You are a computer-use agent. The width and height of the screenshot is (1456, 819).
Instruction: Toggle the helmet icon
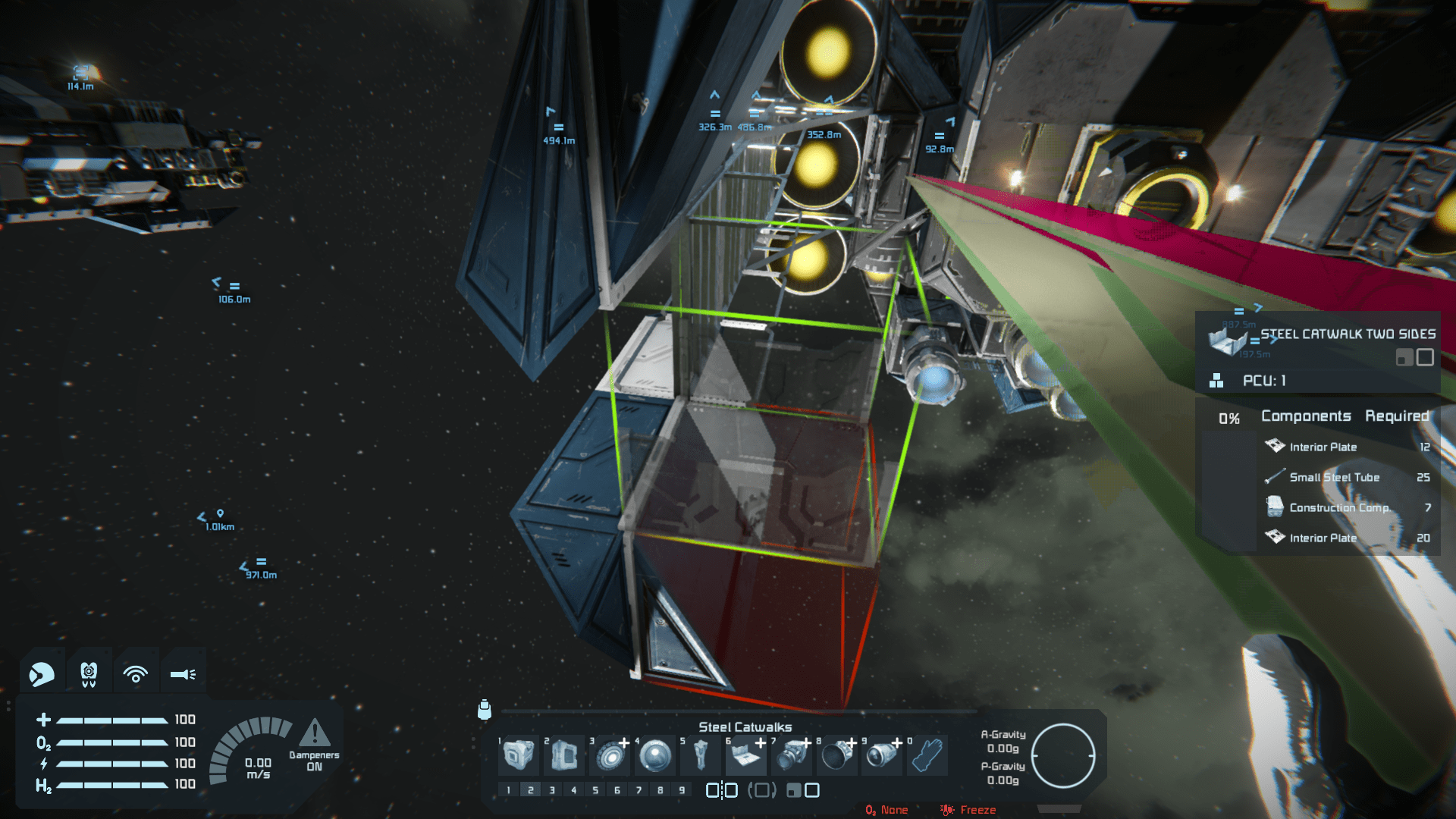(x=42, y=673)
